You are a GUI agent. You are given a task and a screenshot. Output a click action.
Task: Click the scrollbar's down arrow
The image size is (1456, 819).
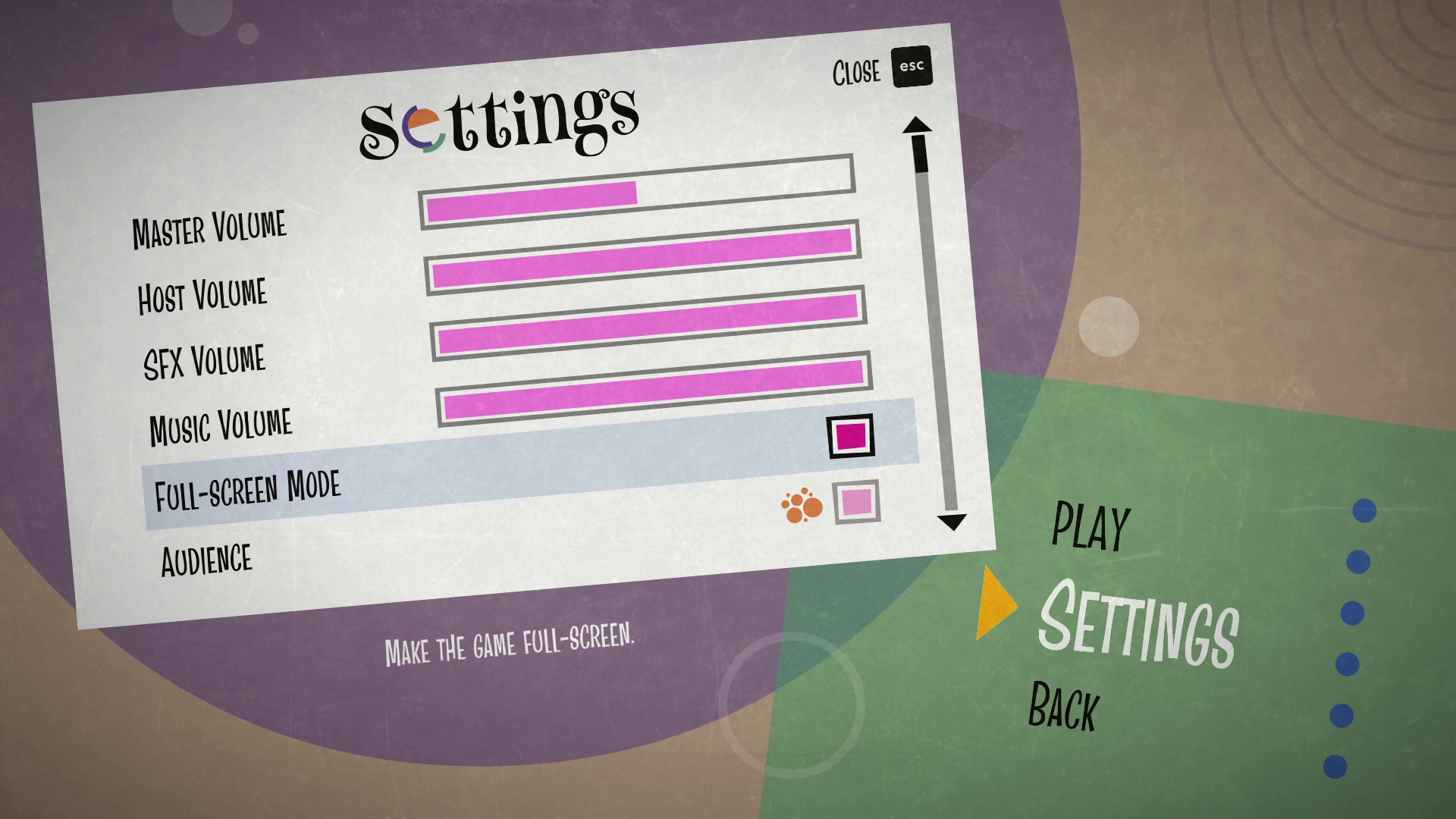pos(952,522)
